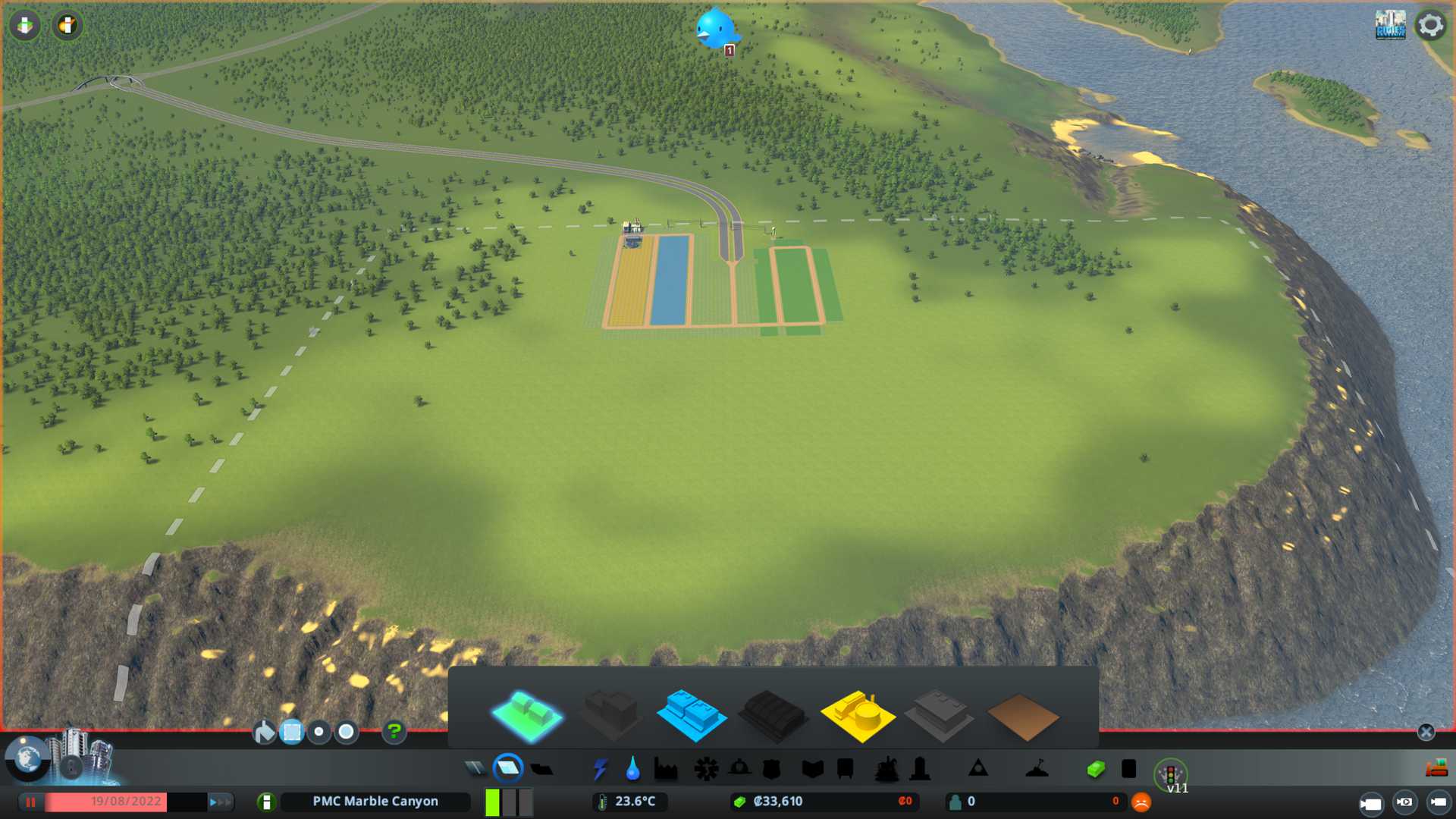The width and height of the screenshot is (1456, 819).
Task: Open the Districts menu
Action: click(541, 770)
